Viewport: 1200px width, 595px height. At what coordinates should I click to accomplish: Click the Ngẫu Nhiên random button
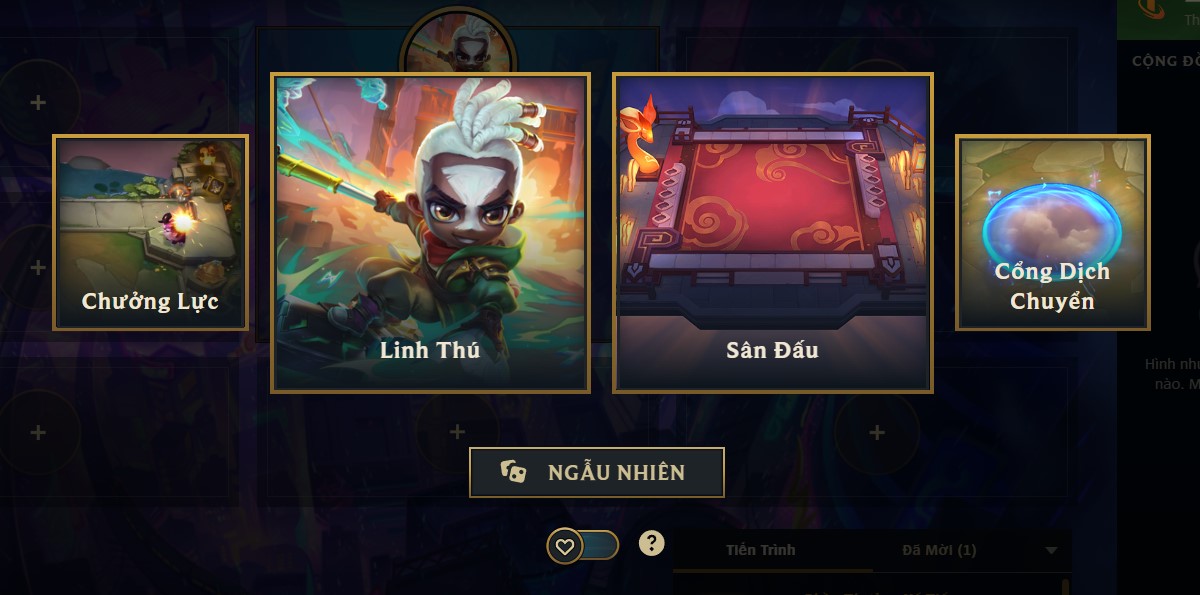pos(596,472)
